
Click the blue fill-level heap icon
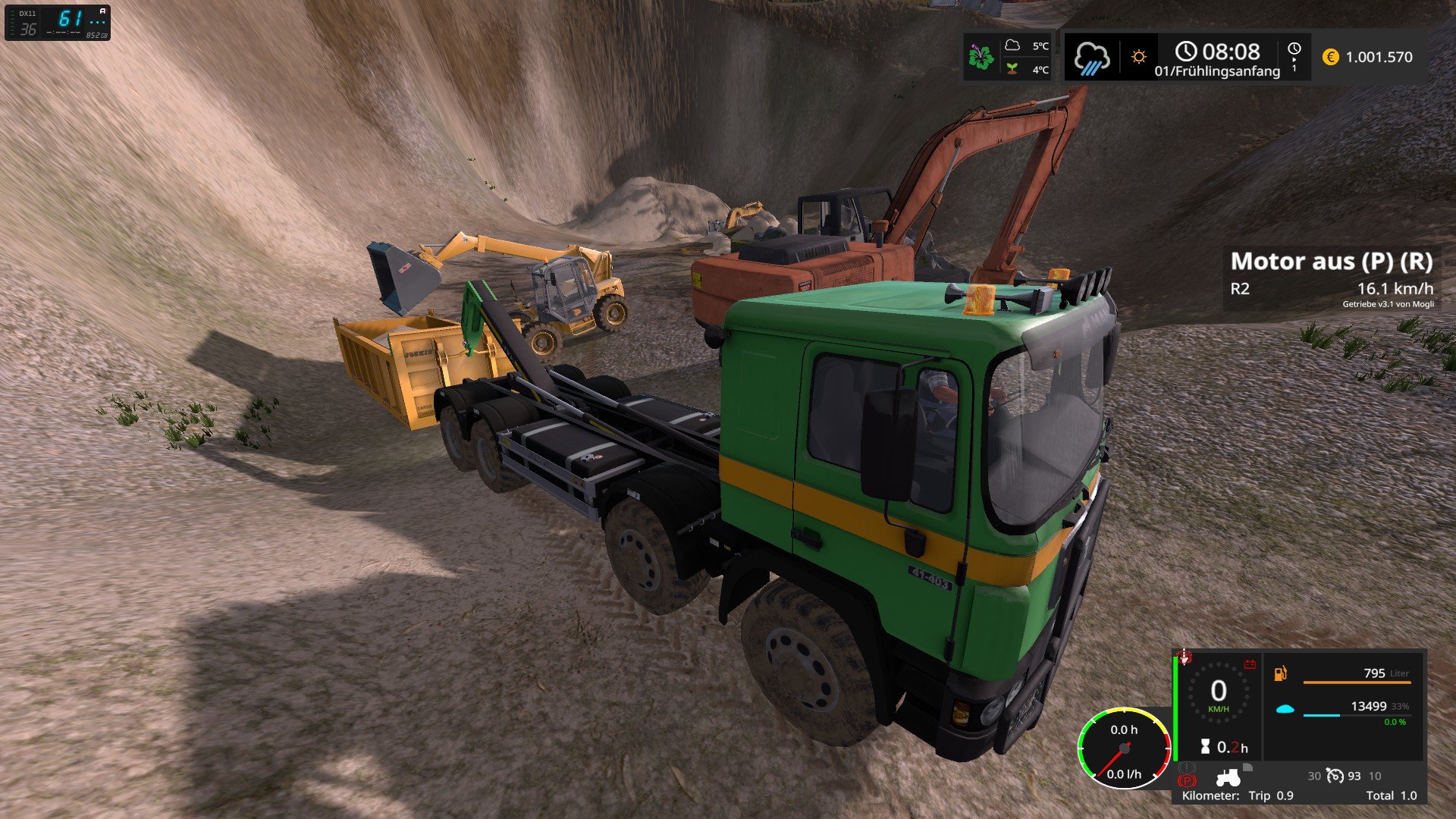tap(1284, 710)
